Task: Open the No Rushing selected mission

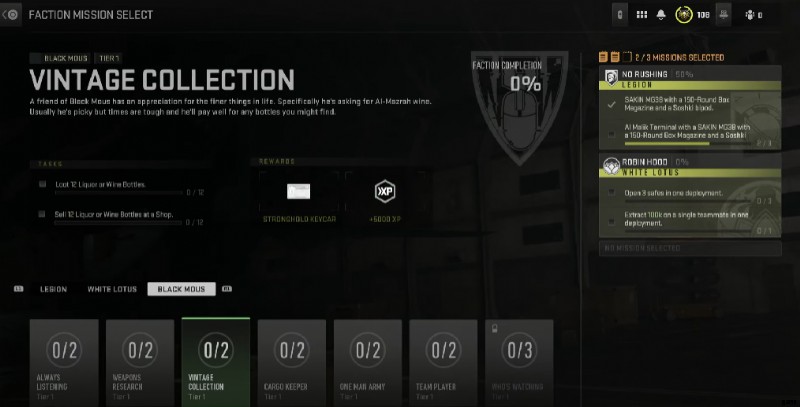Action: [689, 108]
